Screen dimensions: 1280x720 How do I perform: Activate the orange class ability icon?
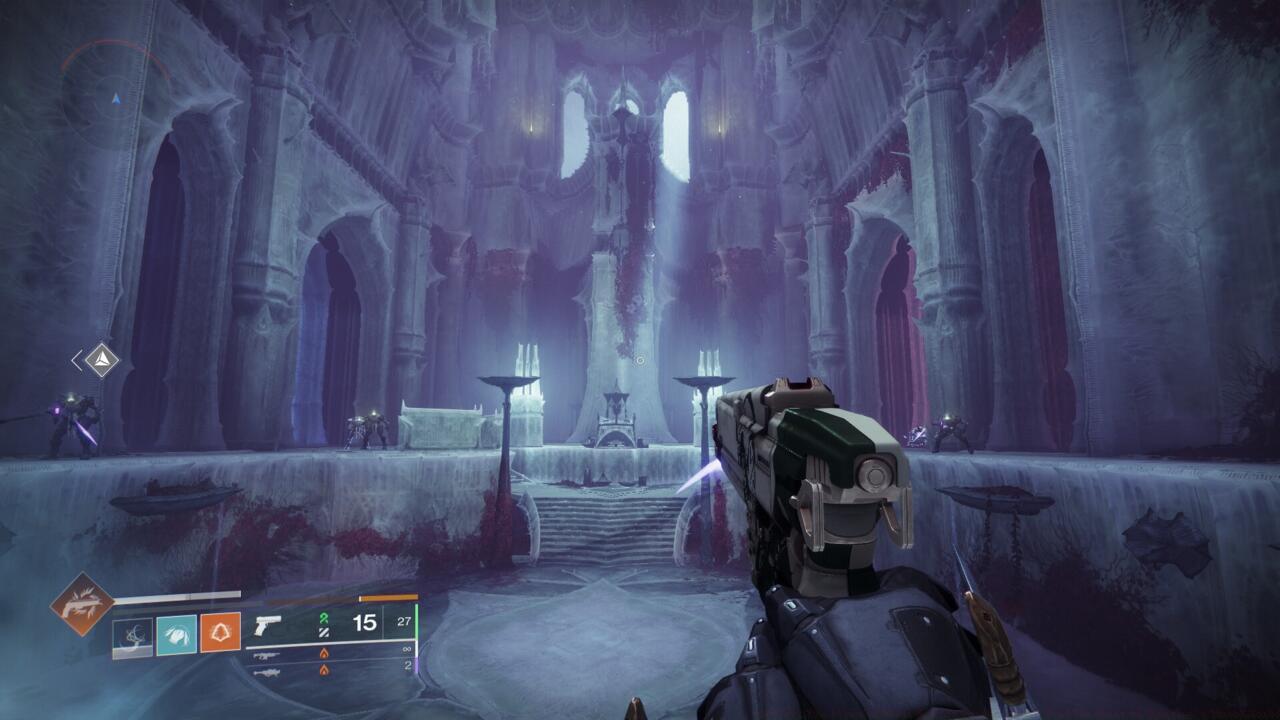[220, 634]
